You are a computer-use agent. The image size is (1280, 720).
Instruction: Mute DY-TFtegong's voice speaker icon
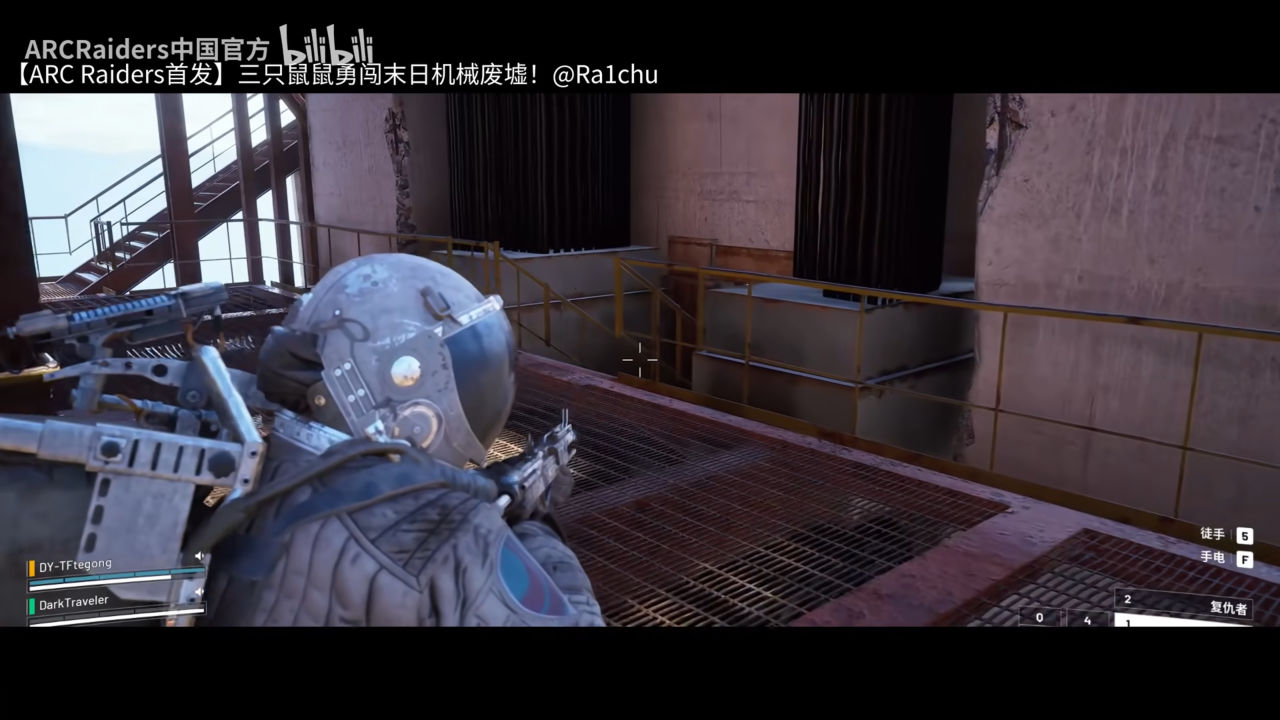(x=200, y=556)
